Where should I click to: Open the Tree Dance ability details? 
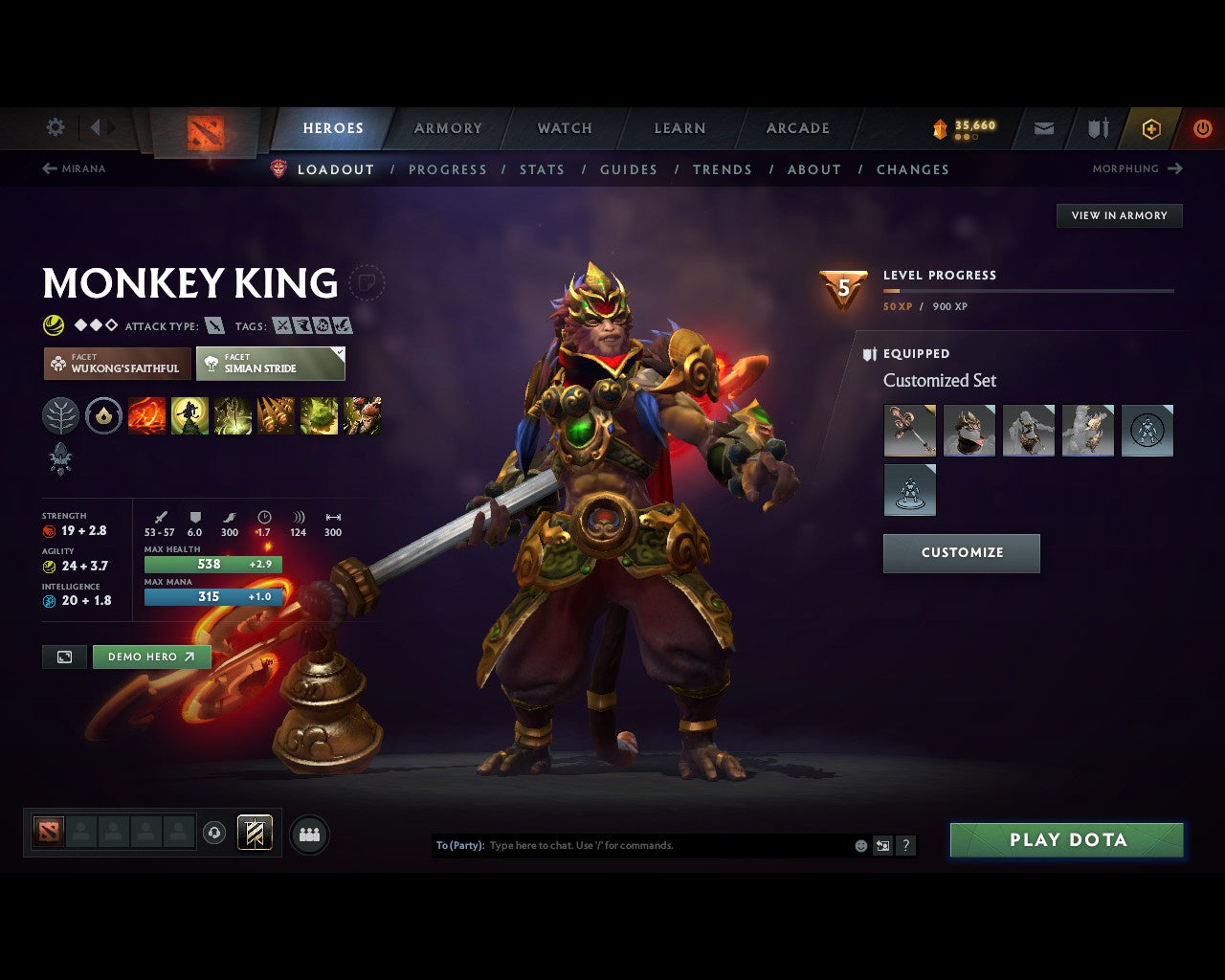coord(189,414)
